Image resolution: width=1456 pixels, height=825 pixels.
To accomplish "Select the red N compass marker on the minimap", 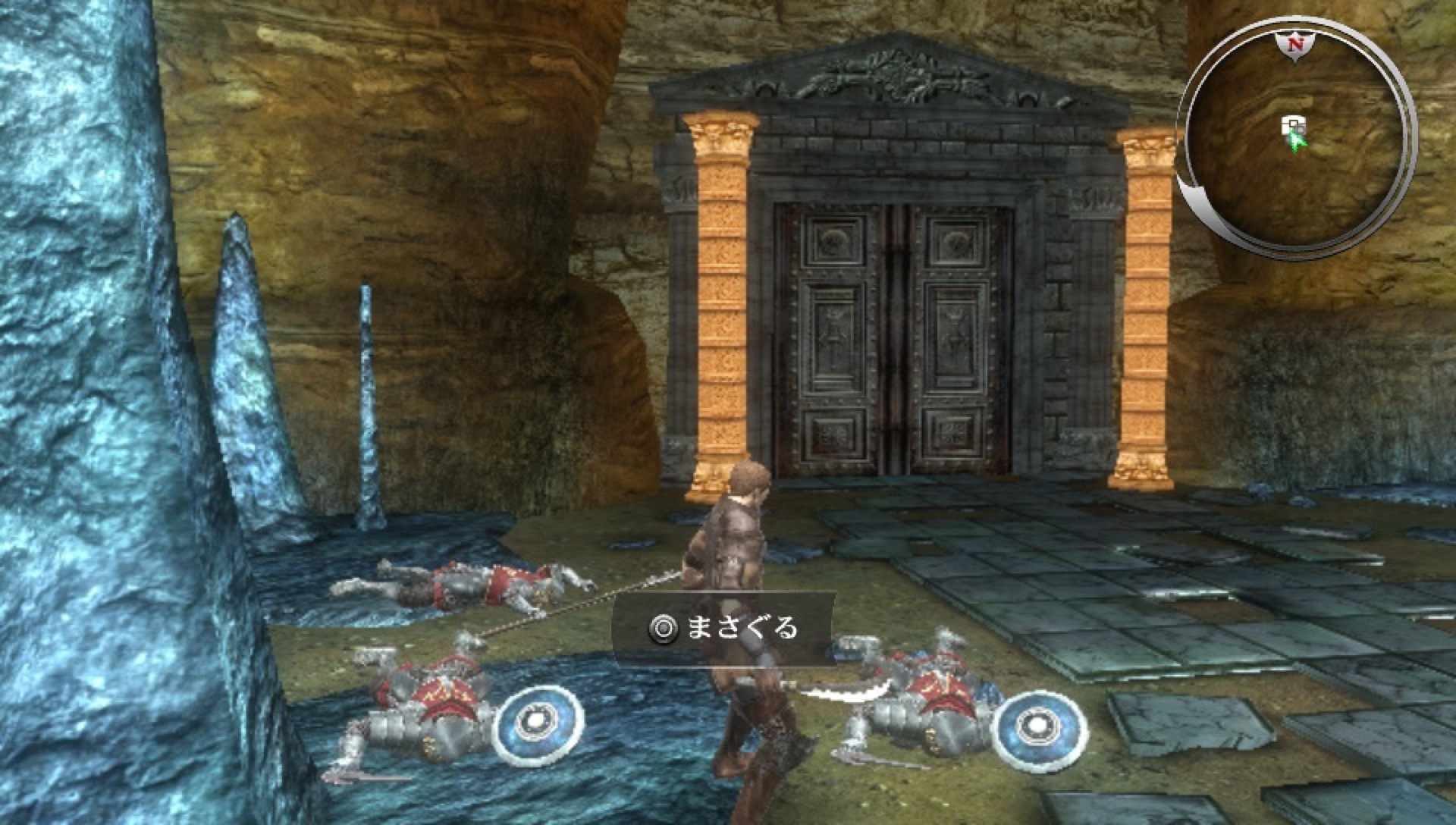I will click(1297, 44).
